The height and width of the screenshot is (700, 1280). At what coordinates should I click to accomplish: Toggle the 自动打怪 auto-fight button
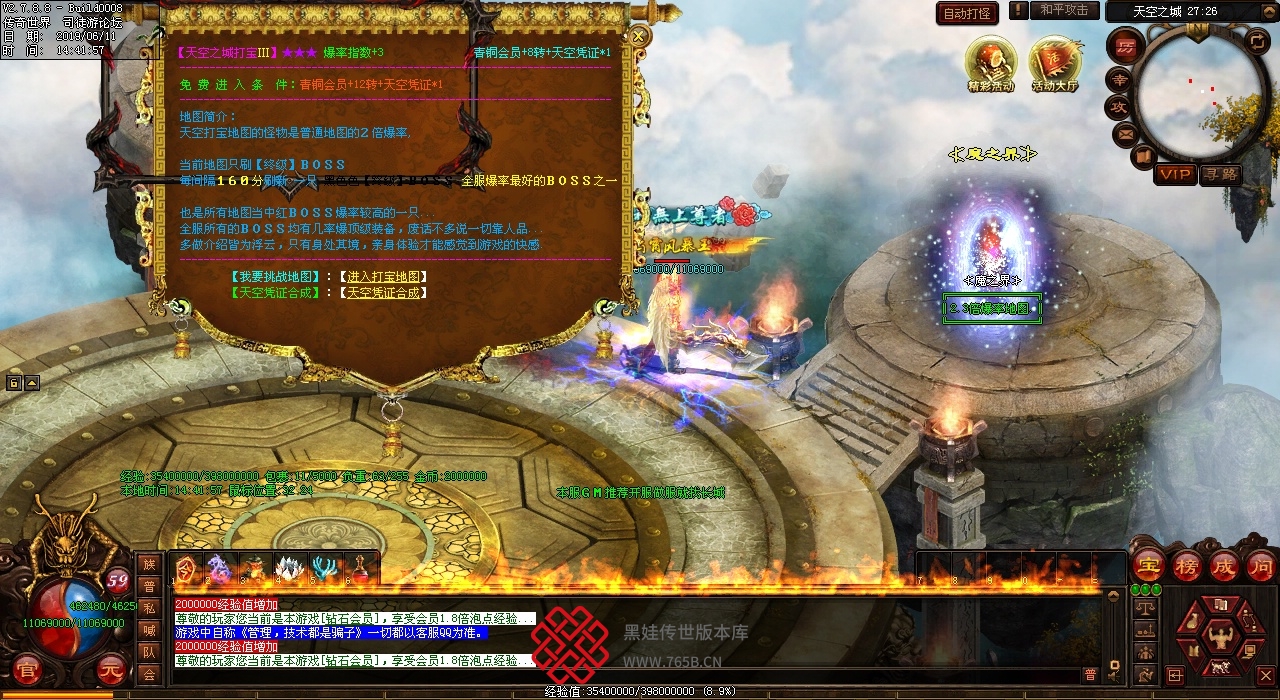(967, 14)
